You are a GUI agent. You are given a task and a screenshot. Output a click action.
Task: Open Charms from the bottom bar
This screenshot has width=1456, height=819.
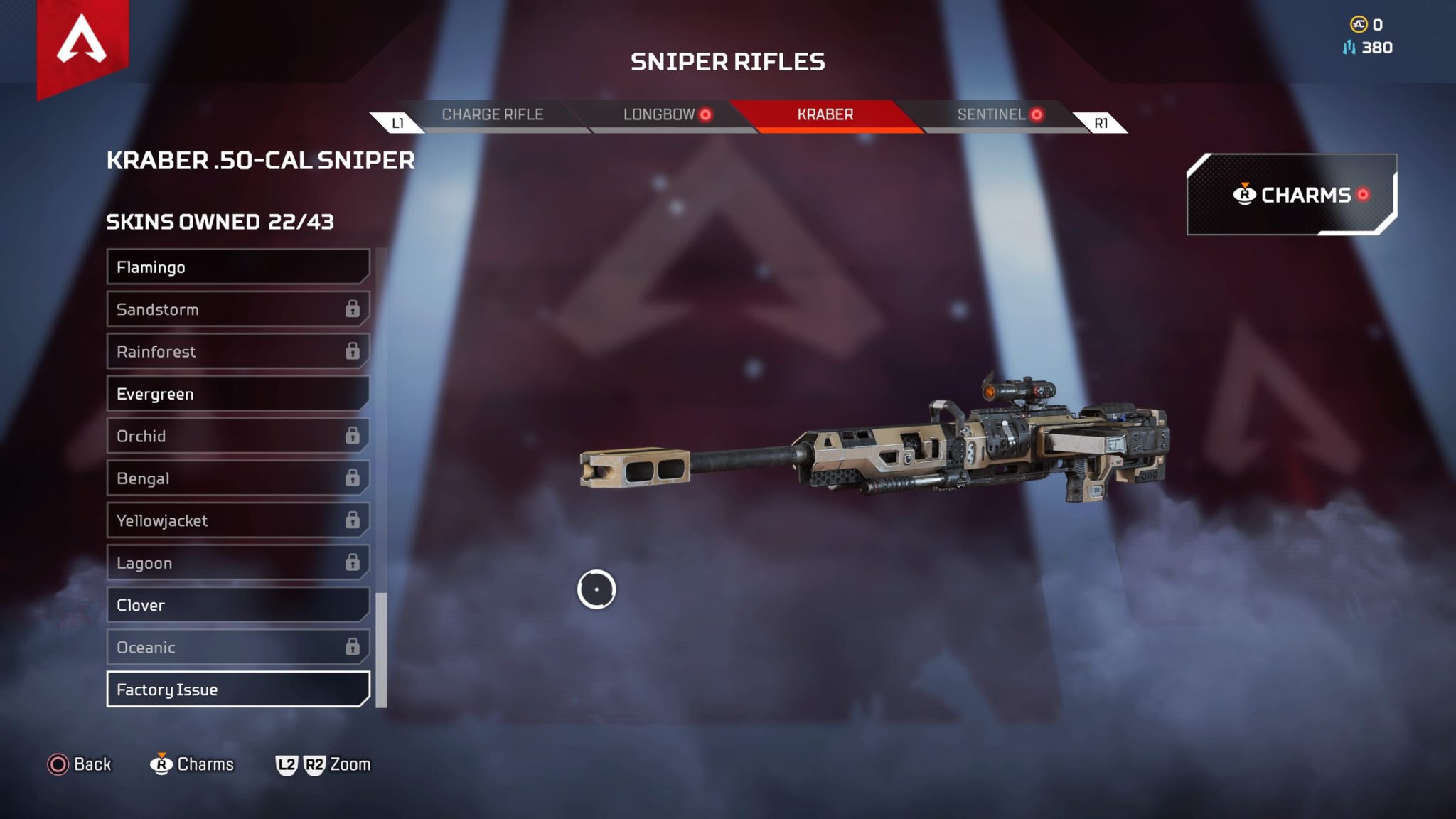pyautogui.click(x=192, y=764)
